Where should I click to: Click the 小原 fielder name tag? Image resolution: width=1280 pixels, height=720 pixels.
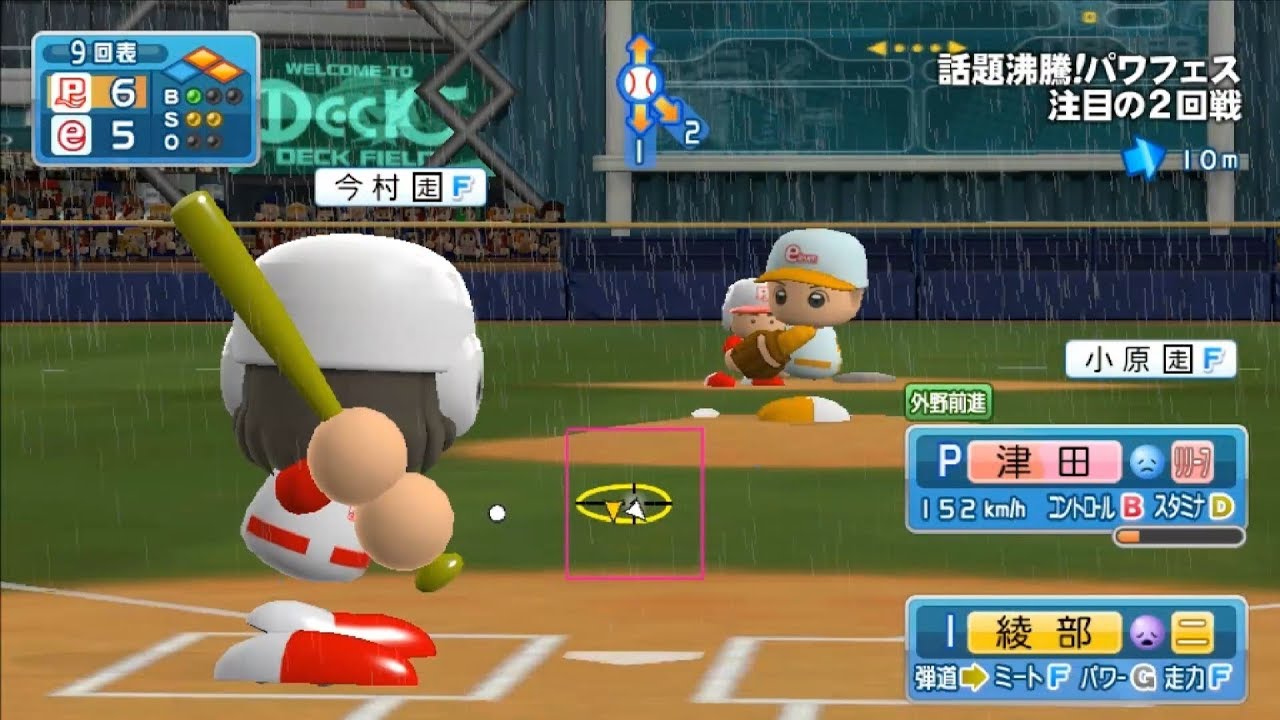pyautogui.click(x=1150, y=360)
